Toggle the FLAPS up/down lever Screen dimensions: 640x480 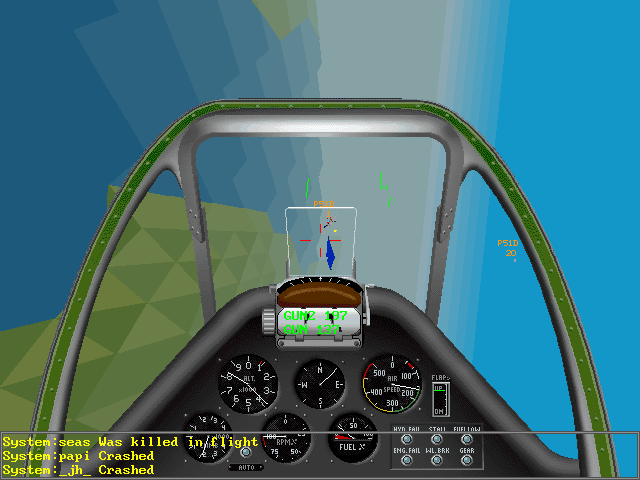click(439, 398)
